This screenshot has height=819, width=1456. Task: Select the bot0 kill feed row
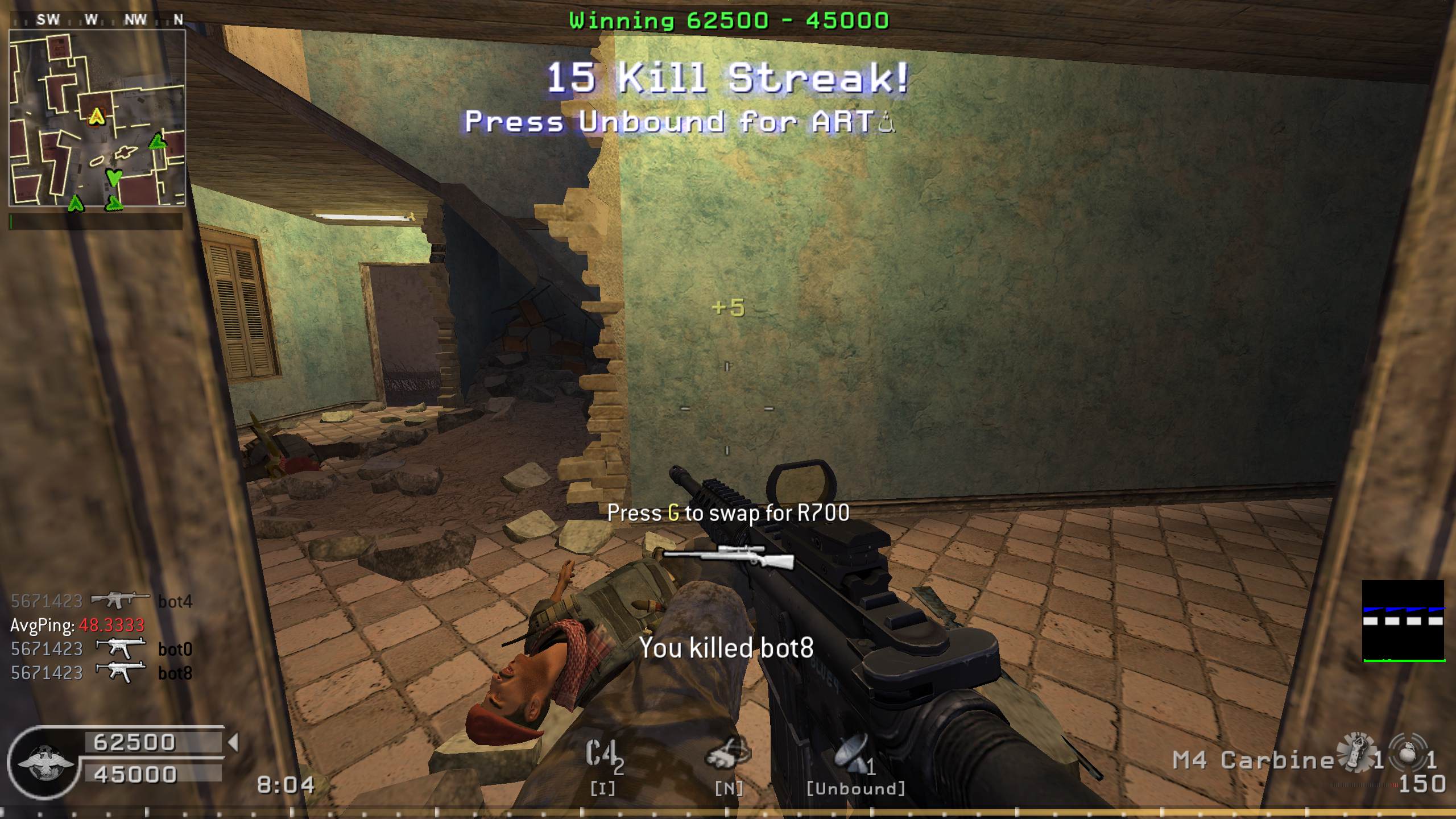(x=102, y=649)
